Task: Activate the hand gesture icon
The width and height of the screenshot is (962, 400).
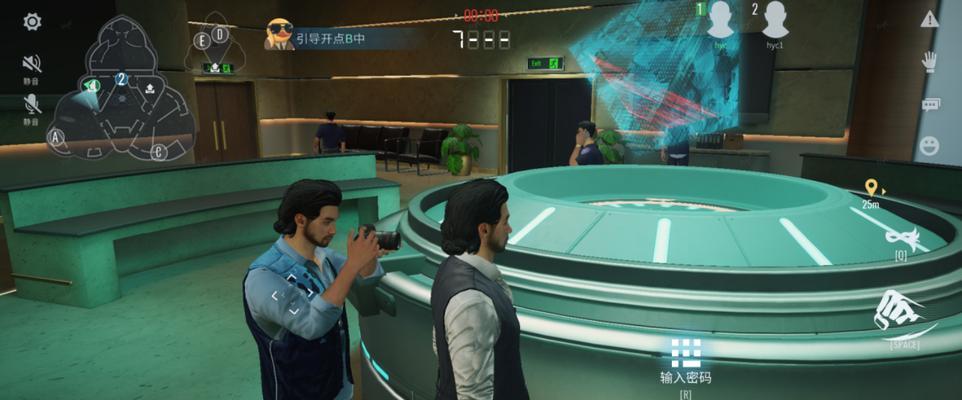Action: point(929,60)
